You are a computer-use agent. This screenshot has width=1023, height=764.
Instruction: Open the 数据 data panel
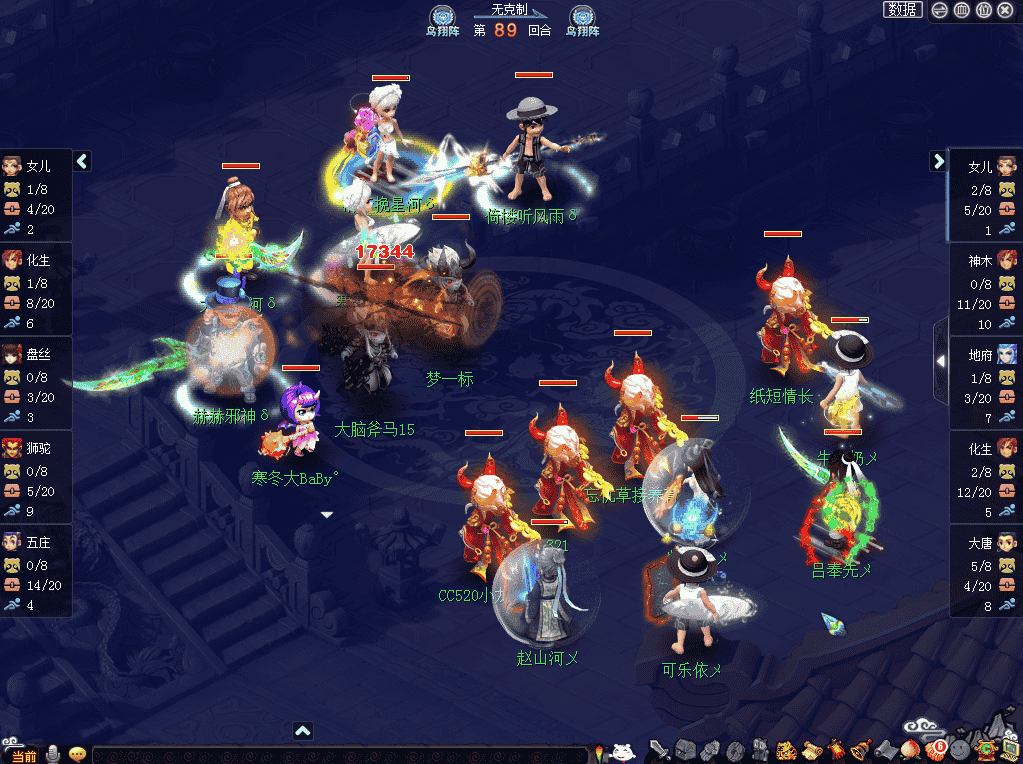point(903,10)
